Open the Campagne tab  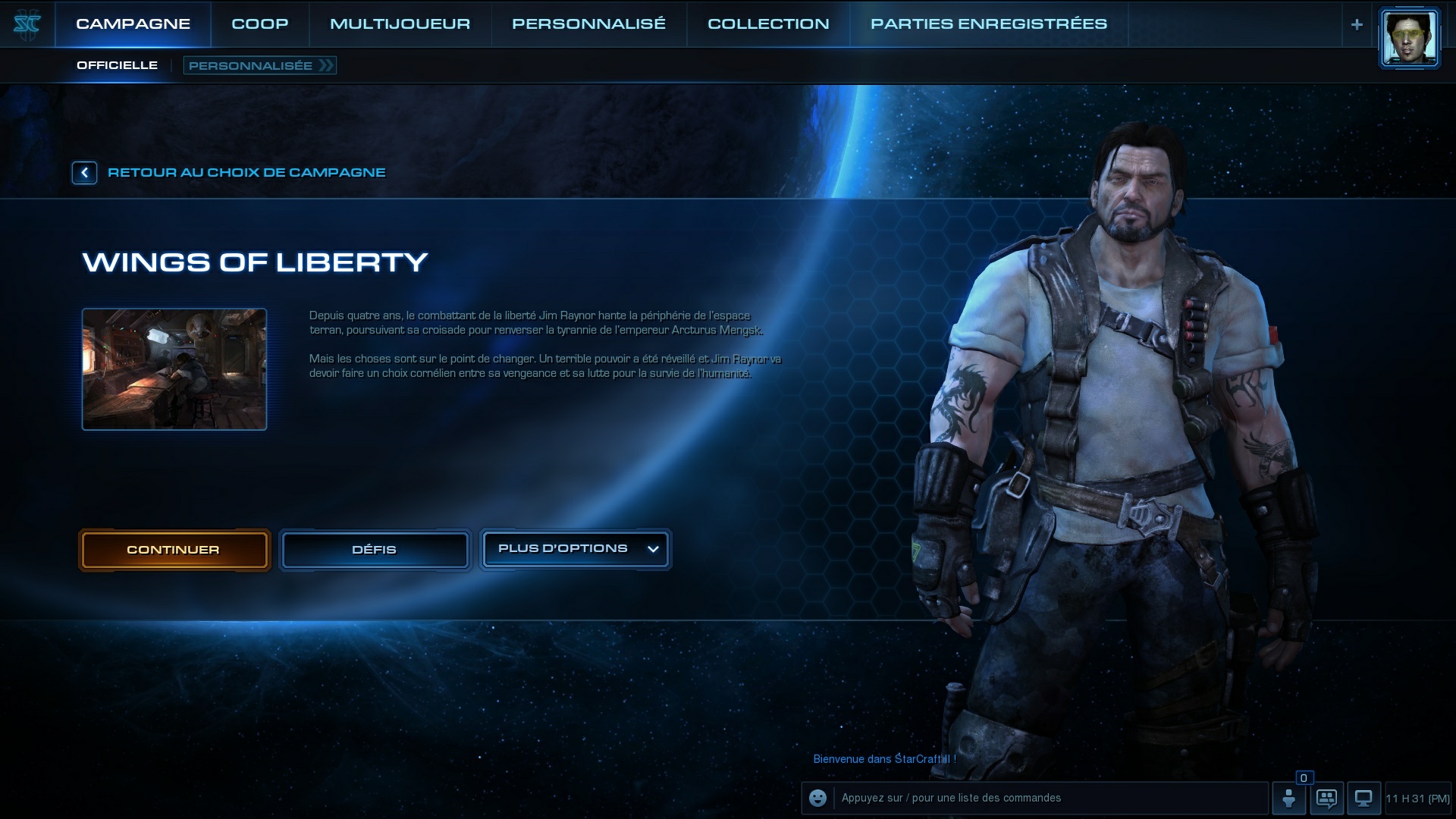(x=133, y=24)
